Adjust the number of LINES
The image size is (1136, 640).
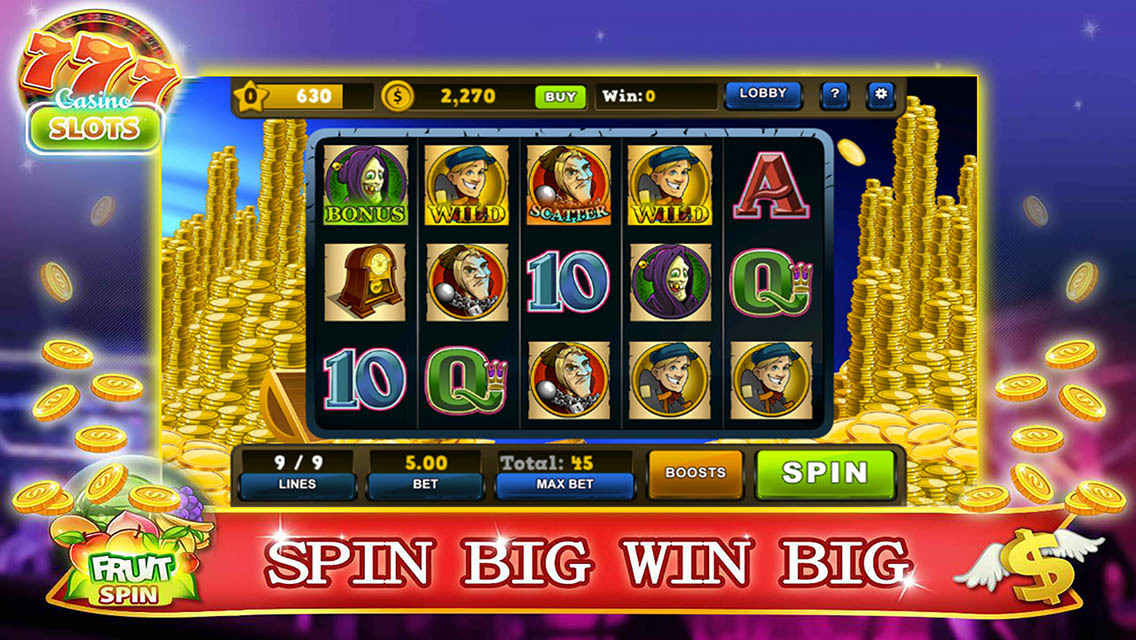(x=297, y=485)
